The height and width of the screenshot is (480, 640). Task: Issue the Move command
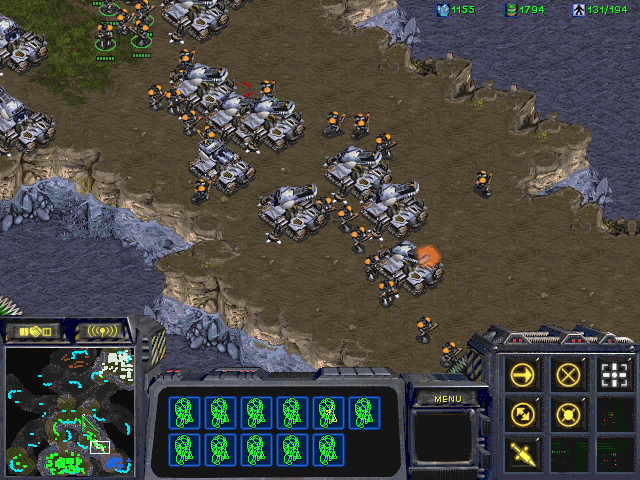coord(526,375)
